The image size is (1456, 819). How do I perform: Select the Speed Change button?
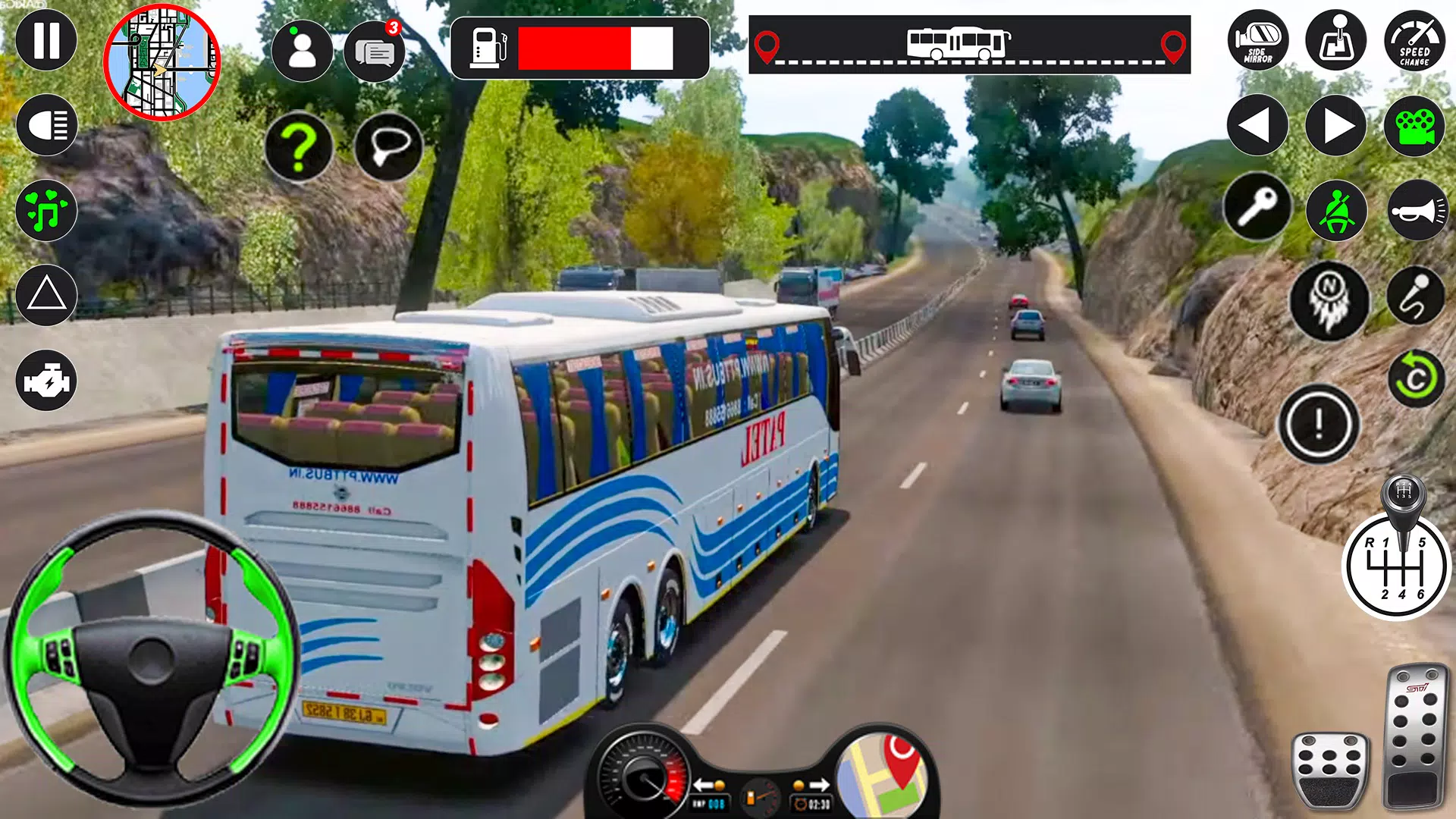(1414, 40)
